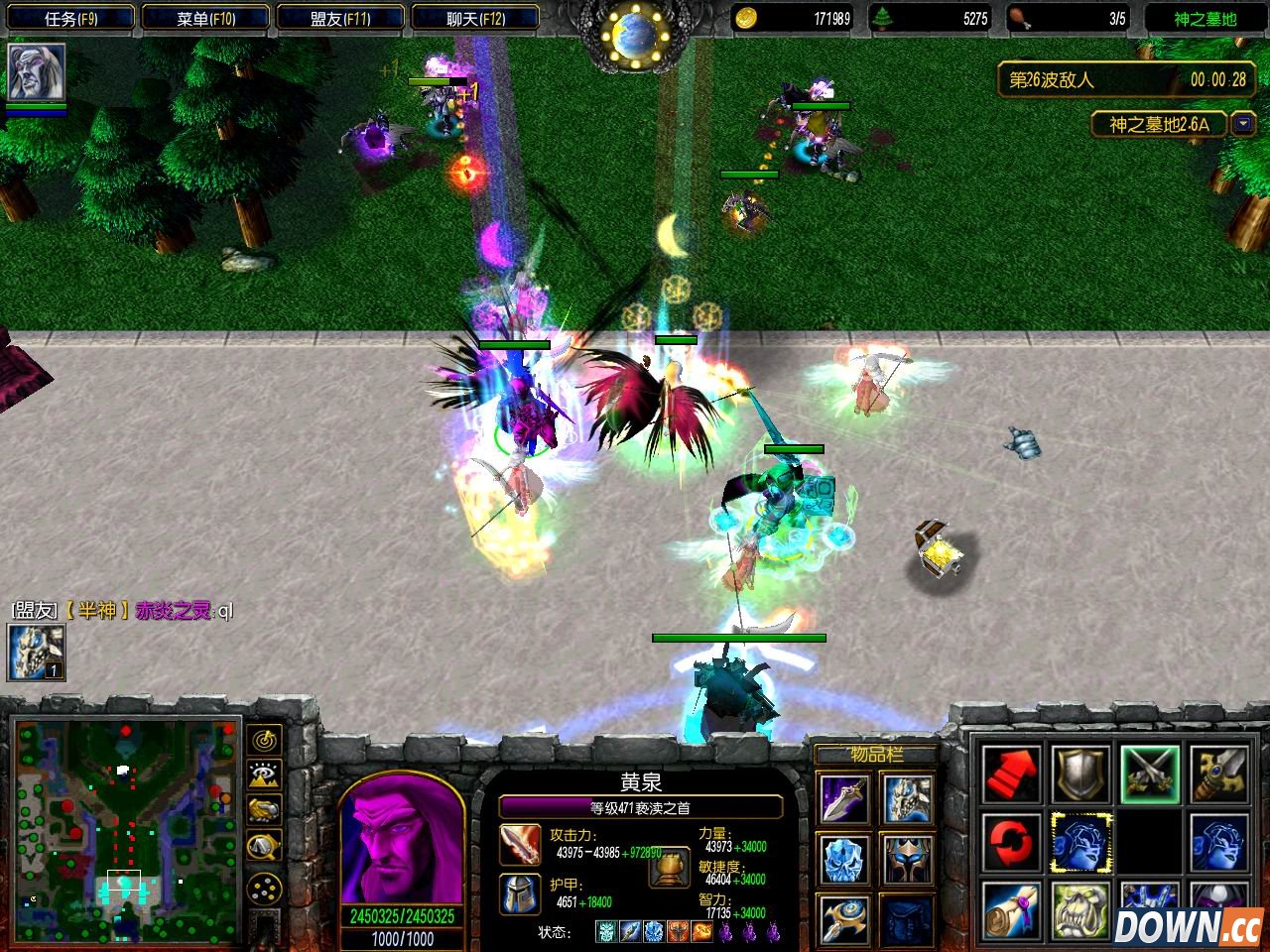1270x952 pixels.
Task: Activate the minimap signal ping button
Action: point(265,740)
